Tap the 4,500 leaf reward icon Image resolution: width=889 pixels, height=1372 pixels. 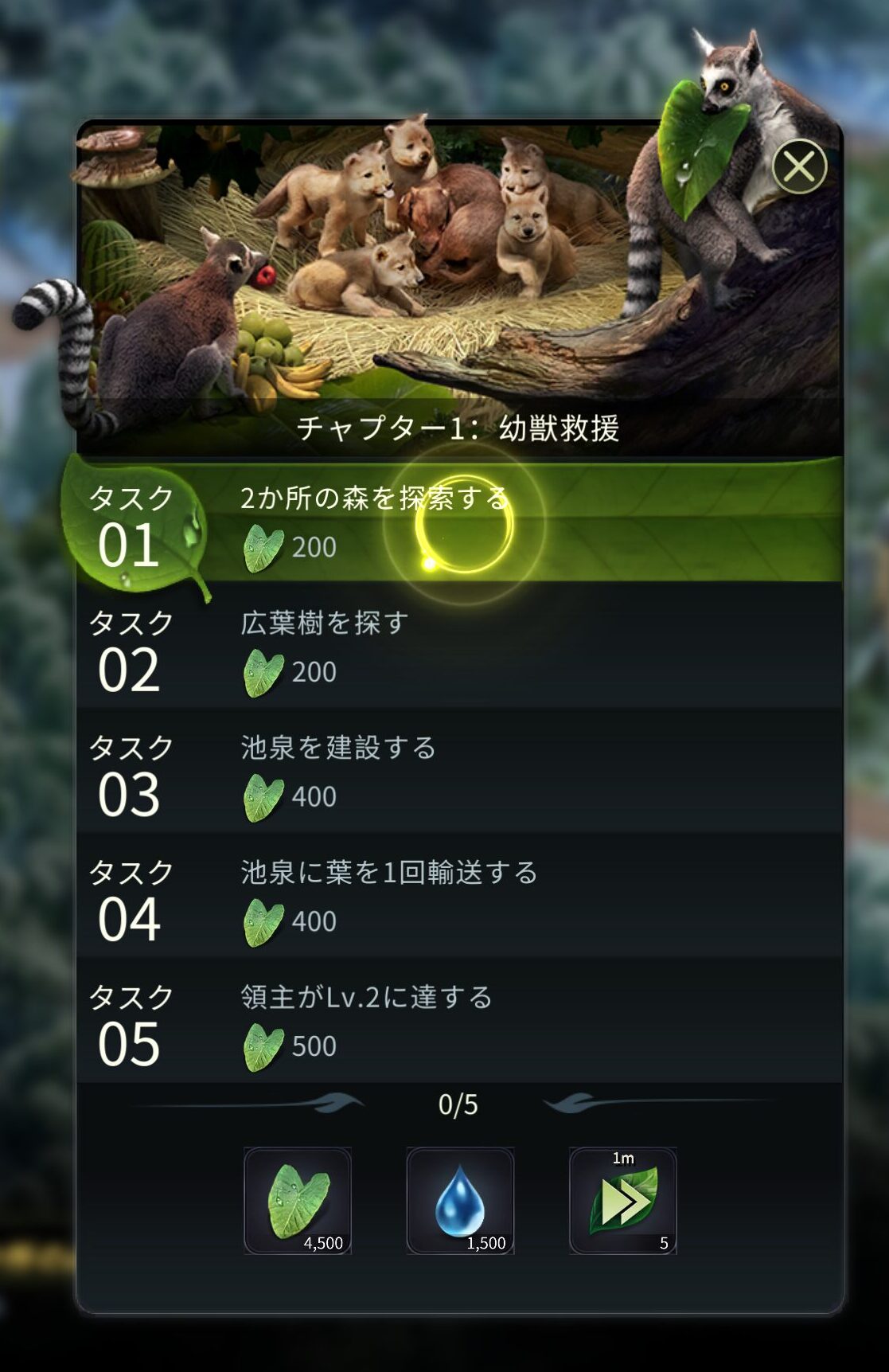(x=298, y=1201)
